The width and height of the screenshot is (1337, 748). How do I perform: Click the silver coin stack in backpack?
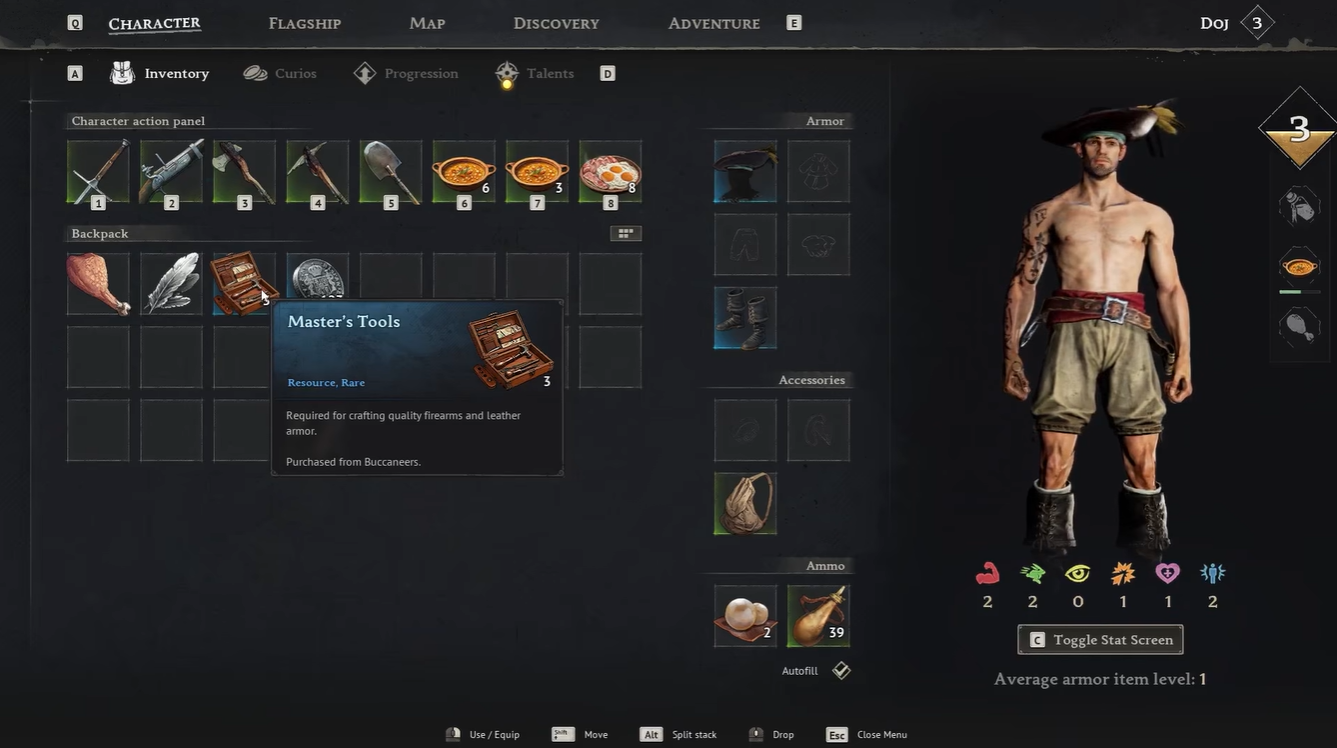[318, 278]
